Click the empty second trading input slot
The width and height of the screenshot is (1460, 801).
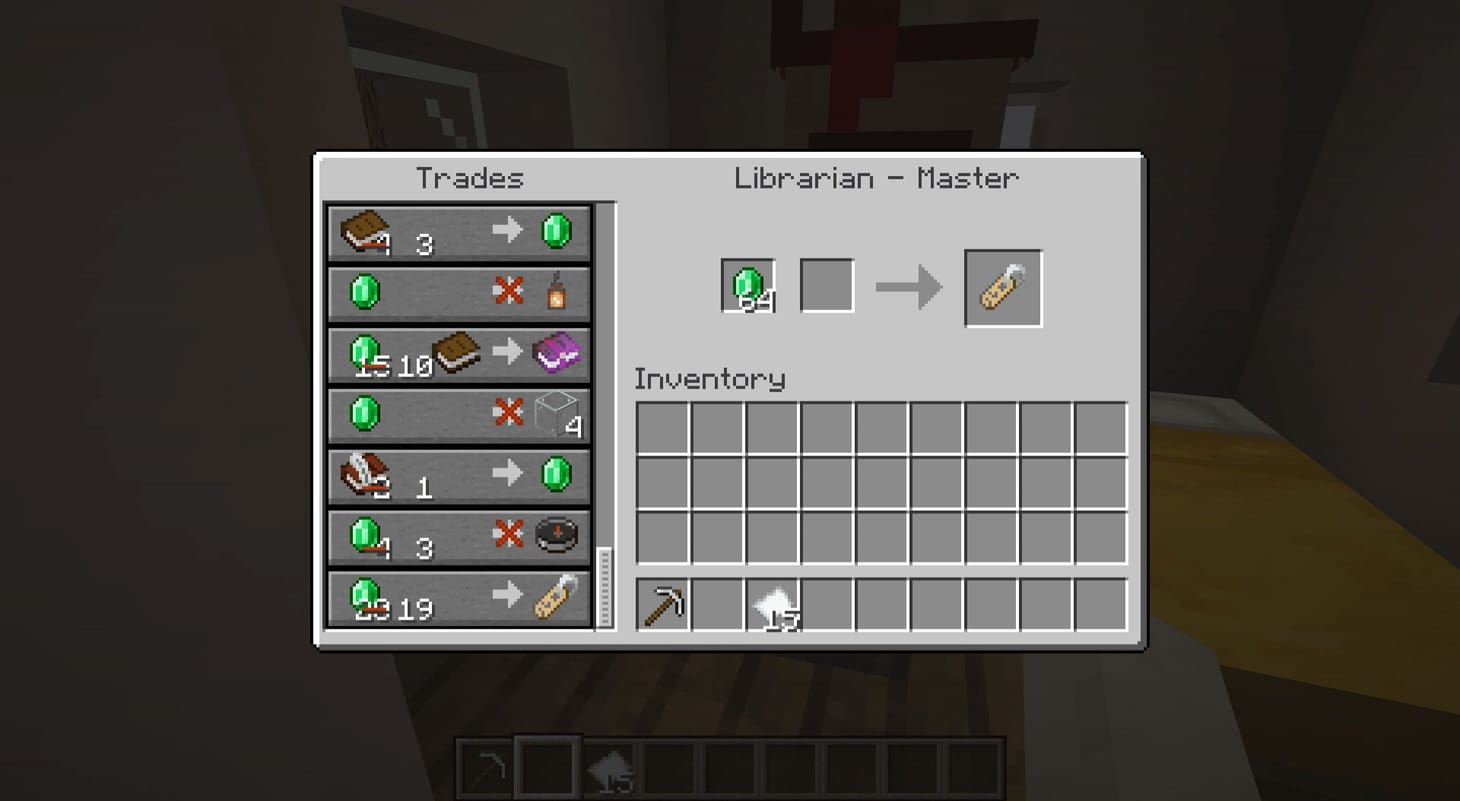coord(827,283)
